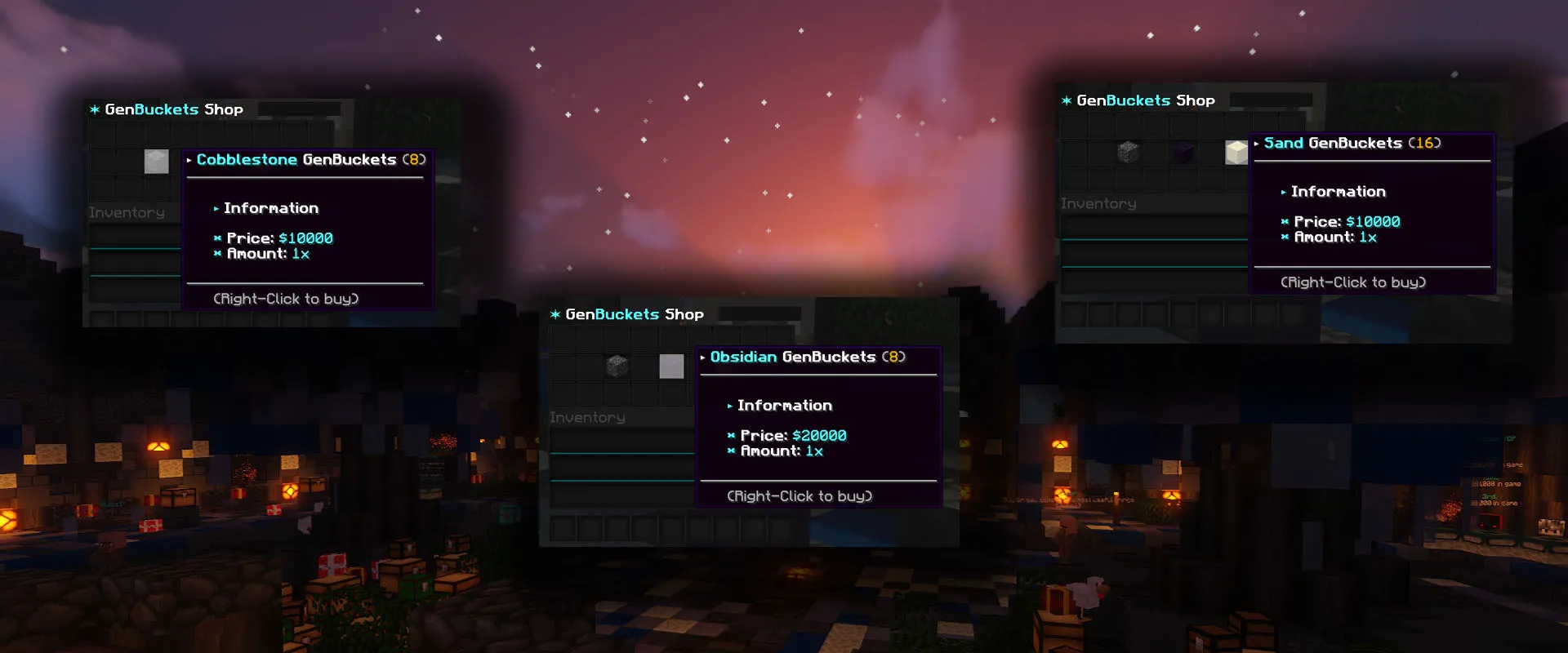Image resolution: width=1568 pixels, height=653 pixels.
Task: Select the sand block in the shop grid
Action: tap(1236, 152)
